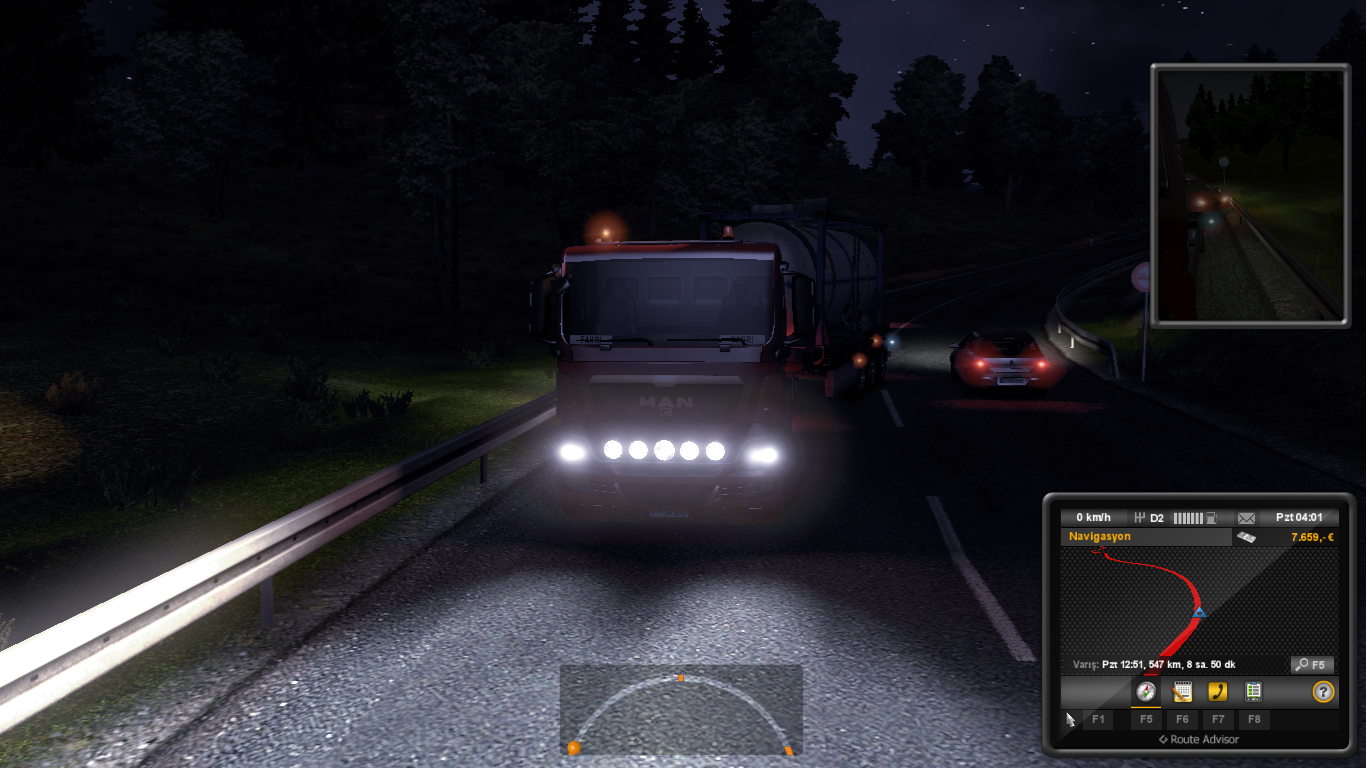
Task: Open the yellow phone assistance tab
Action: 1217,691
